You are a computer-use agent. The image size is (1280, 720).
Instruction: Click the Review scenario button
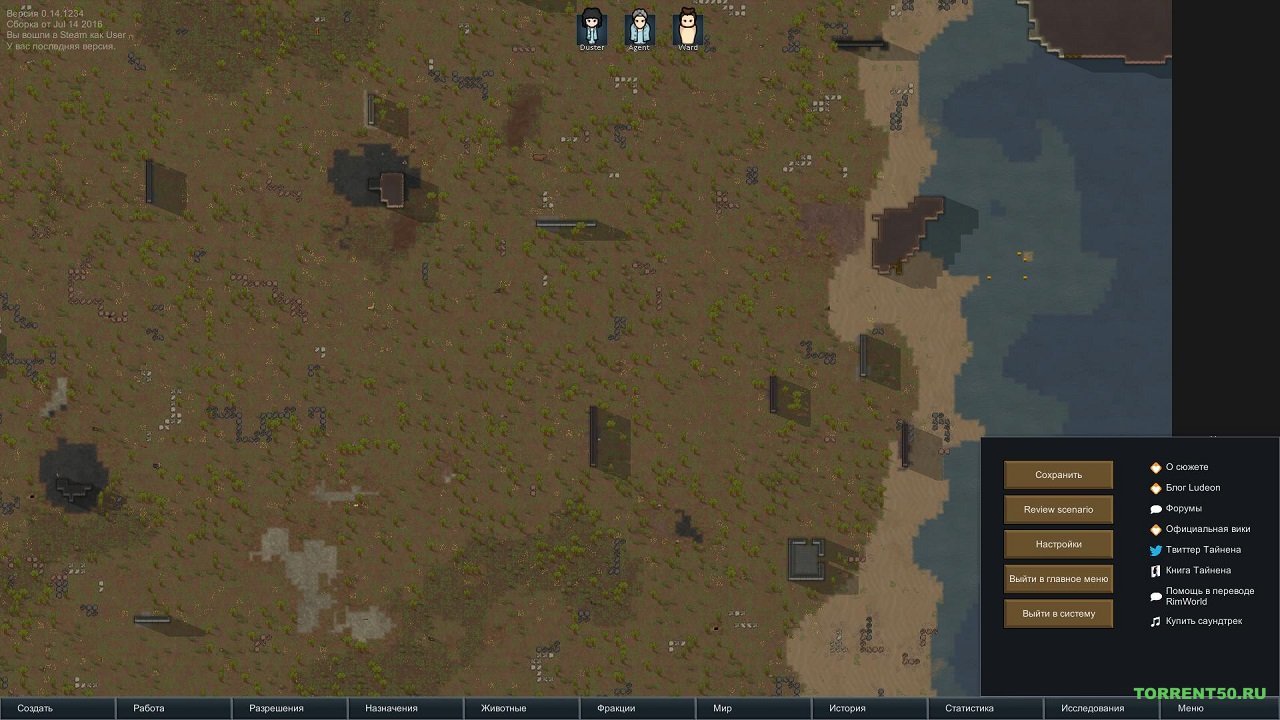[x=1058, y=509]
